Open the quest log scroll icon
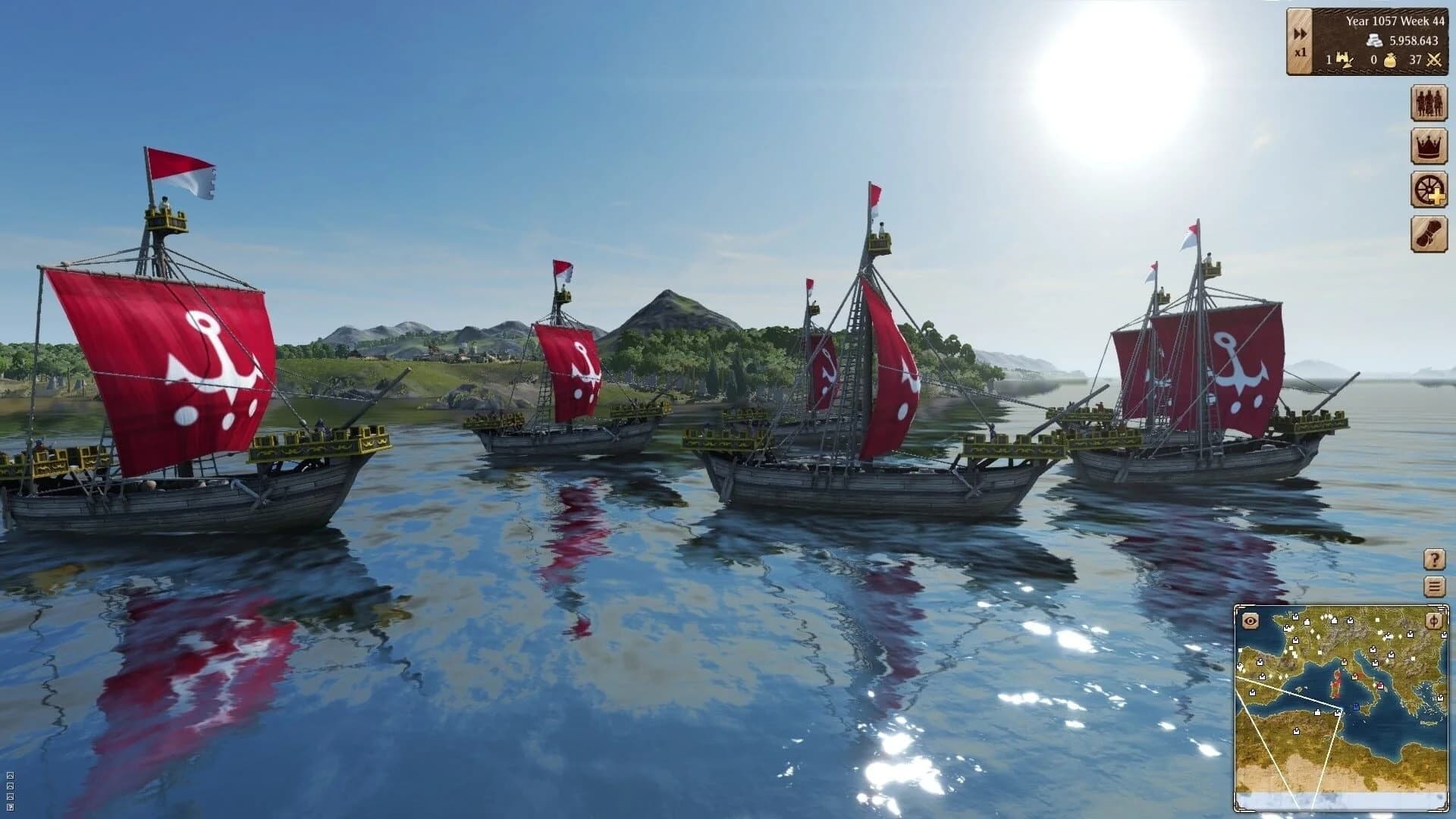This screenshot has height=819, width=1456. [x=1428, y=231]
